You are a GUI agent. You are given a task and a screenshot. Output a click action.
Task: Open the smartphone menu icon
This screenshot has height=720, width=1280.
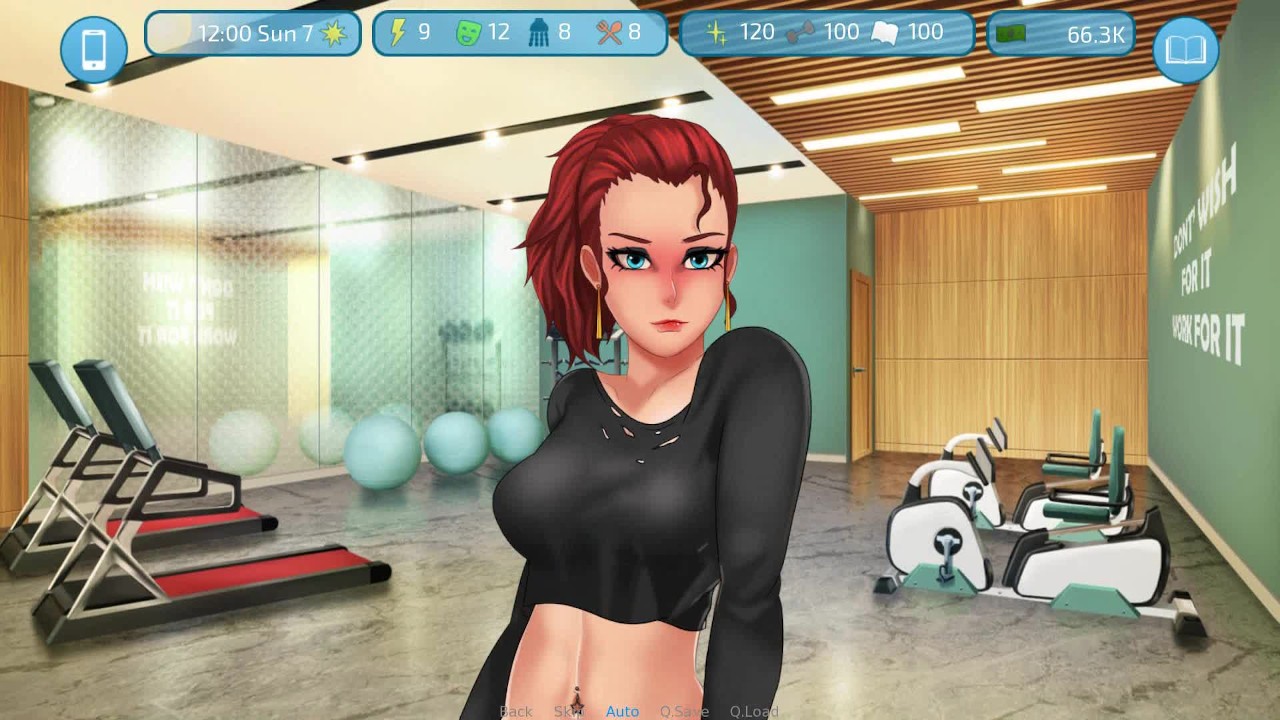point(93,49)
